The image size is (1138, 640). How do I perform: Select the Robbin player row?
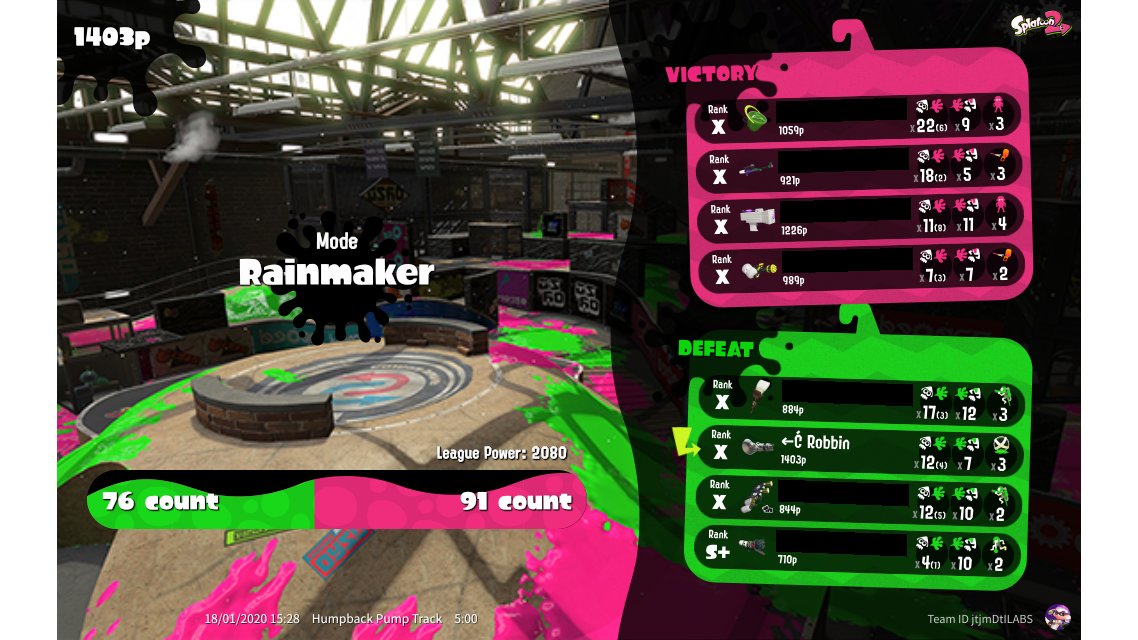tap(860, 450)
